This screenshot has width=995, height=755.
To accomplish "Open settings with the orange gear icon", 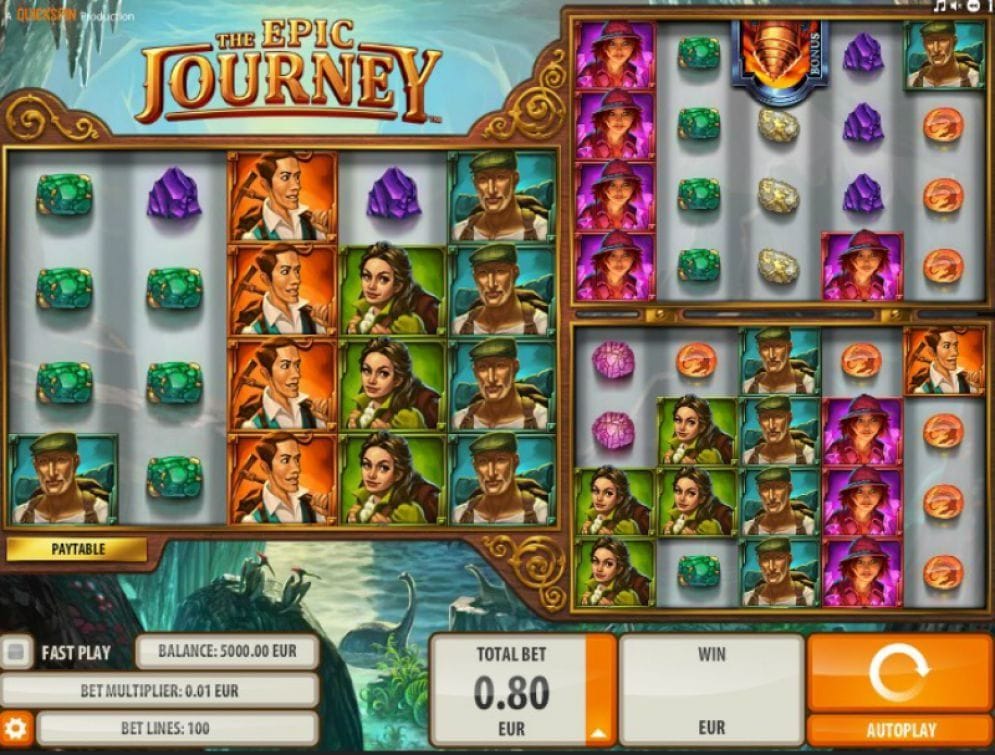I will tap(16, 727).
